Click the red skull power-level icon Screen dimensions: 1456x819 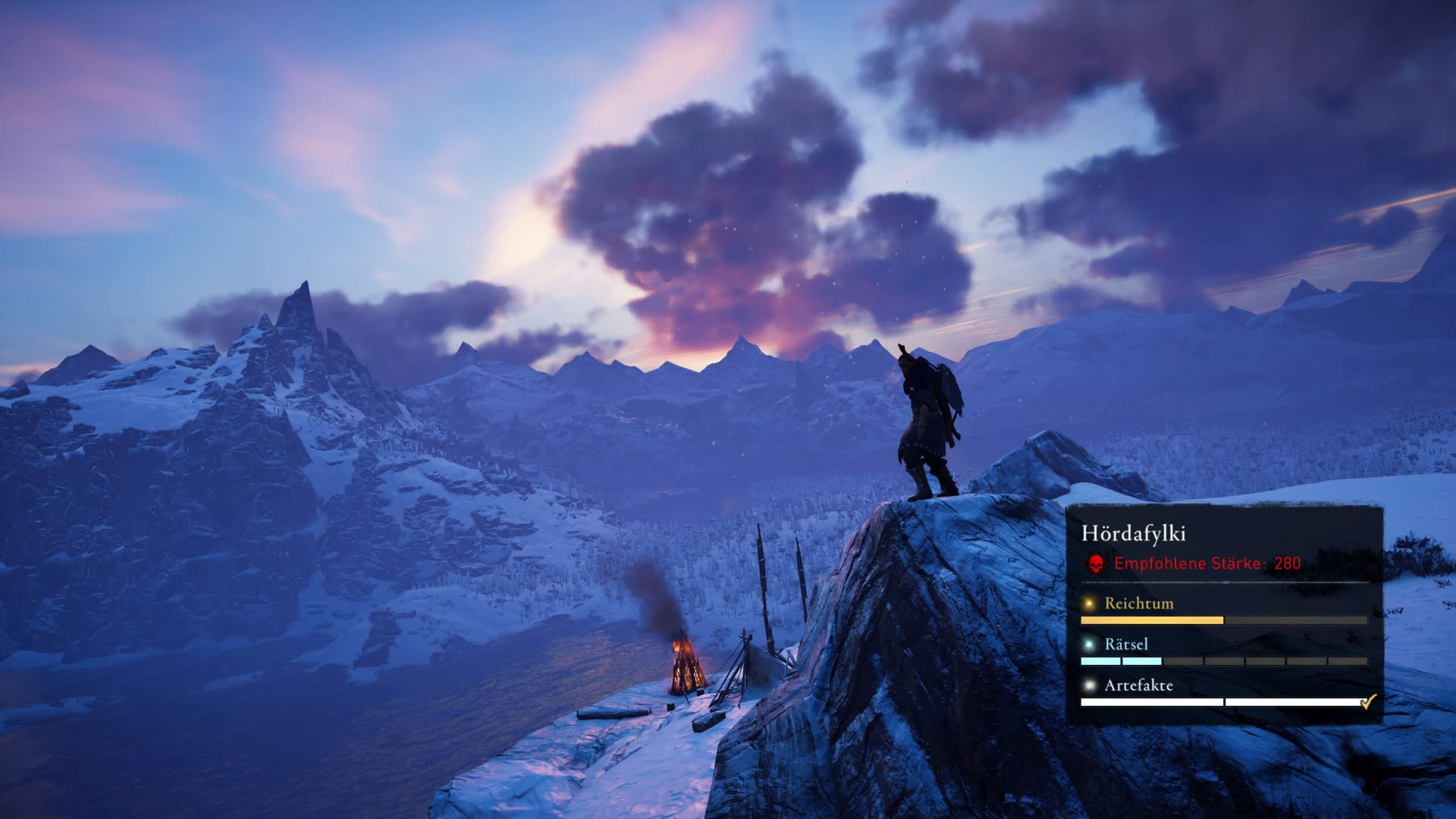[1095, 563]
